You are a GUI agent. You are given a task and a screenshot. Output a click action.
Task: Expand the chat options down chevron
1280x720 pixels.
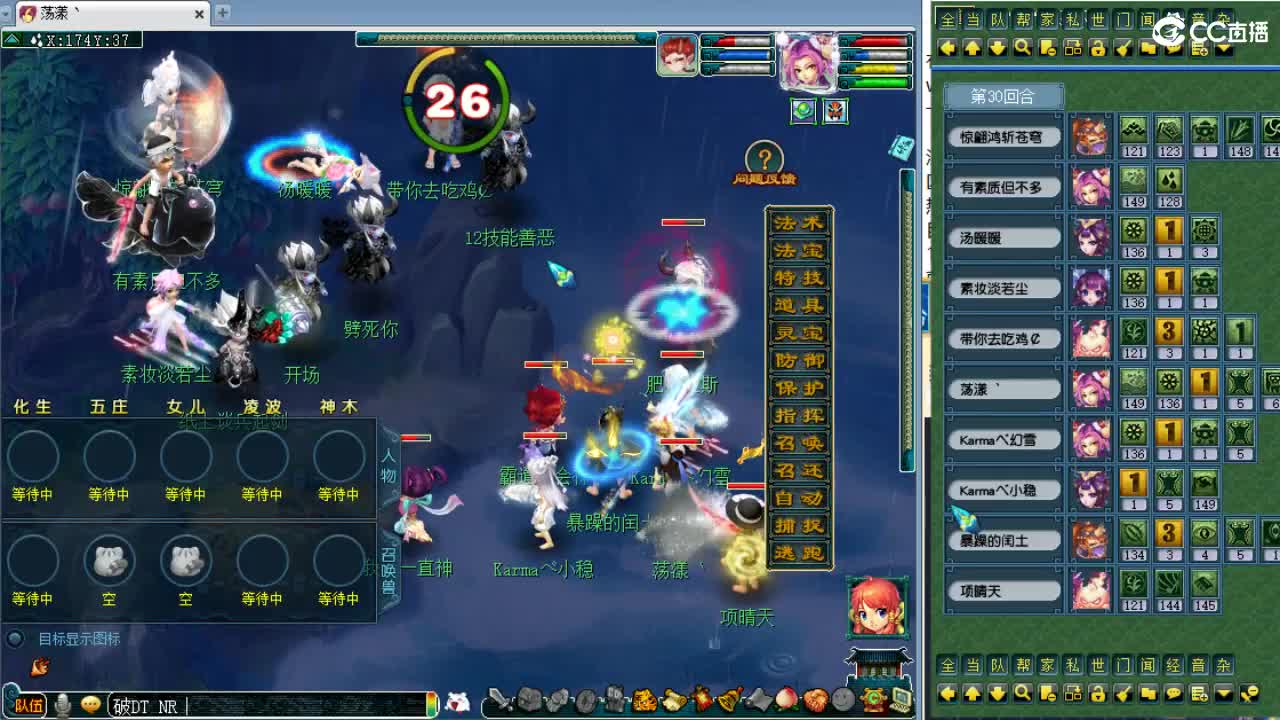point(1223,48)
